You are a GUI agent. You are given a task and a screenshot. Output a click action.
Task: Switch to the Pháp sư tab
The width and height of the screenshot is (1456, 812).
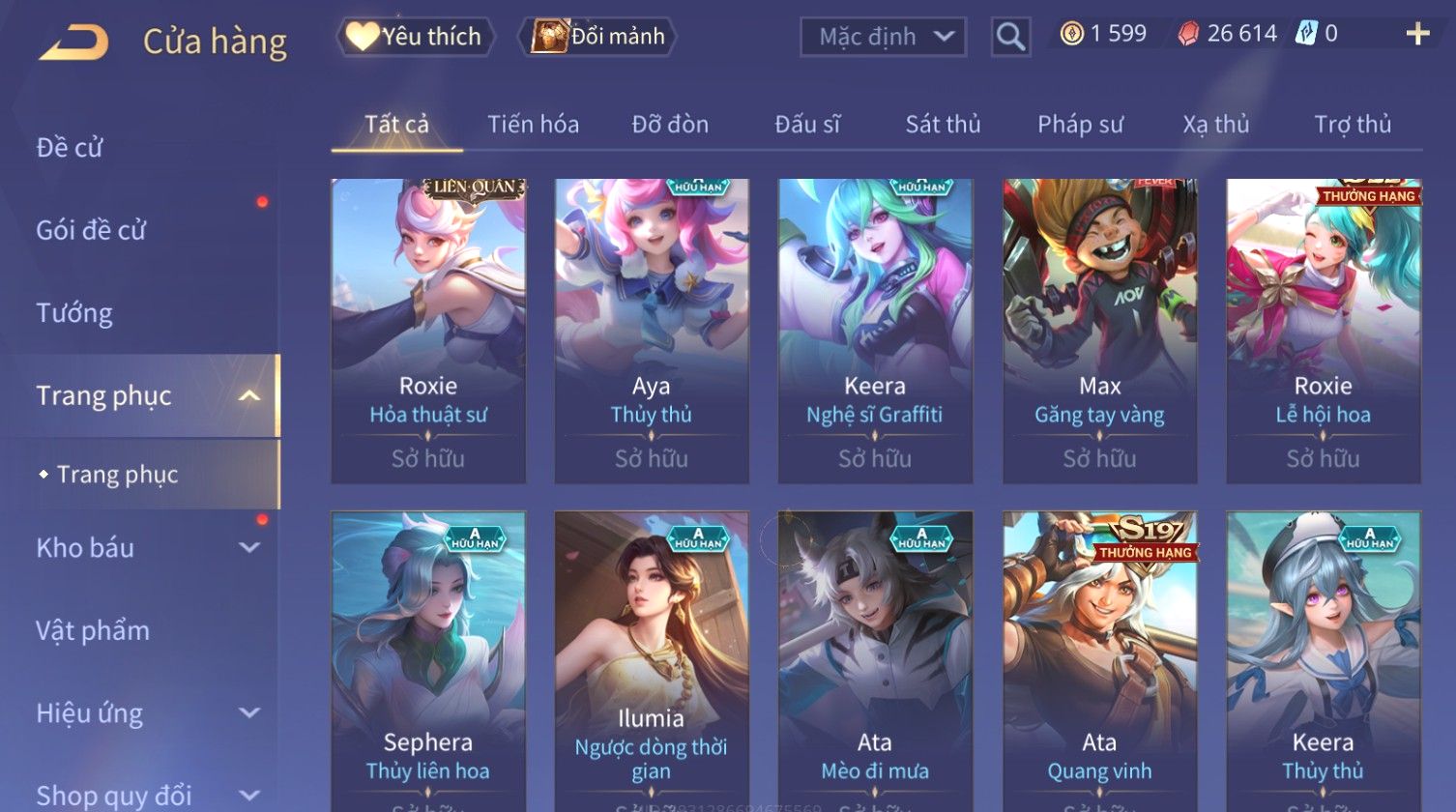[1080, 125]
